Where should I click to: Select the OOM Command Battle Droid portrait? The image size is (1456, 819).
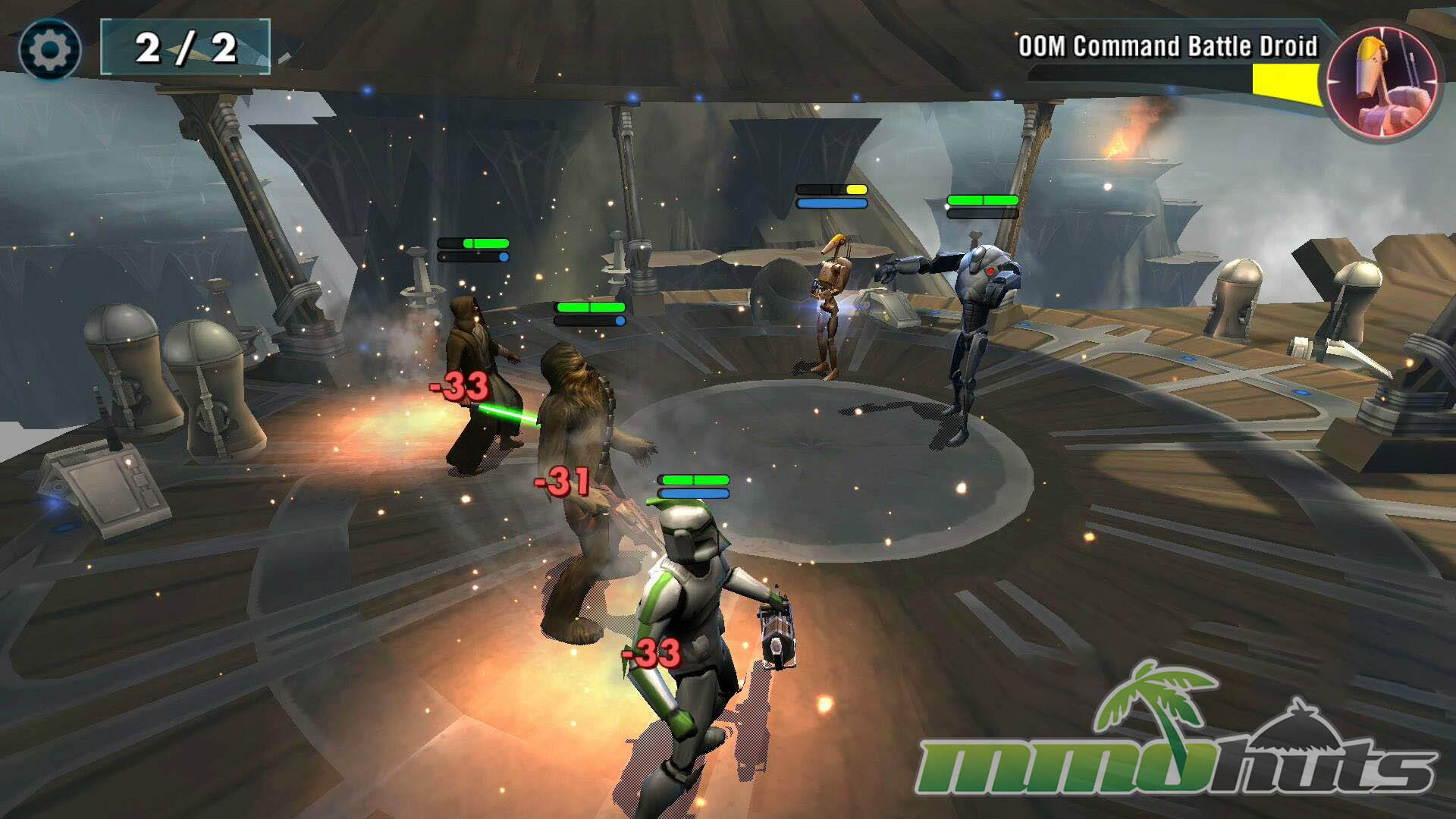coord(1382,83)
